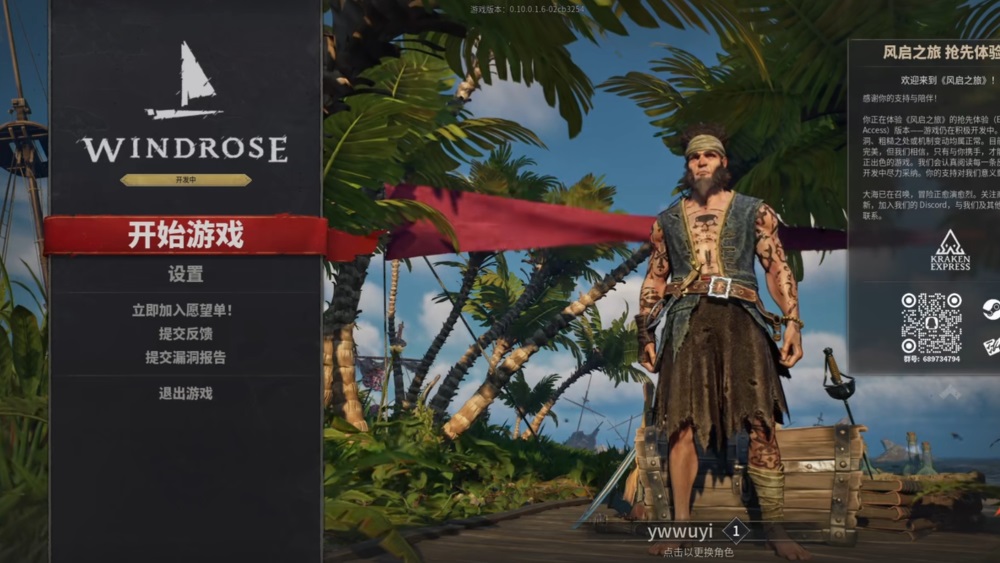This screenshot has width=1000, height=563.
Task: Select 立即加入愿望单 to wishlist the game
Action: tap(186, 311)
